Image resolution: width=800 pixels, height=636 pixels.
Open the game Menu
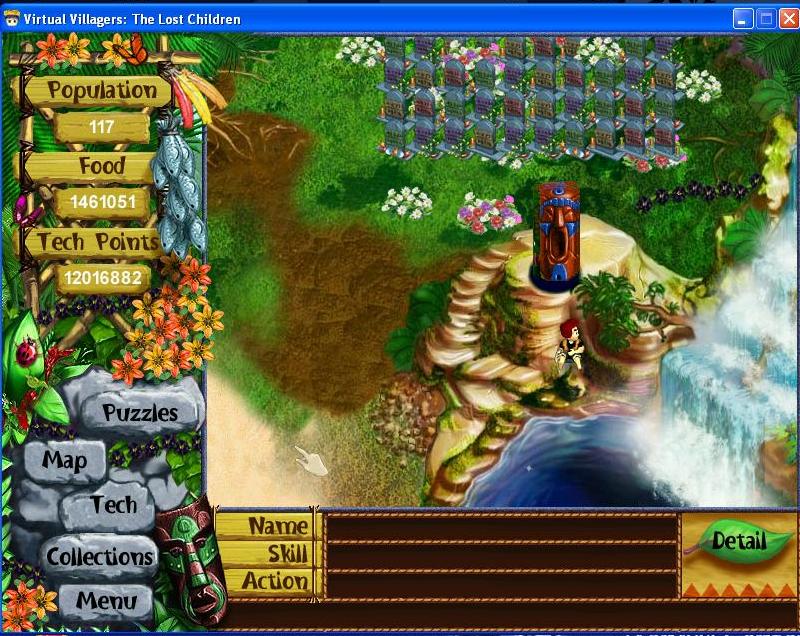106,602
